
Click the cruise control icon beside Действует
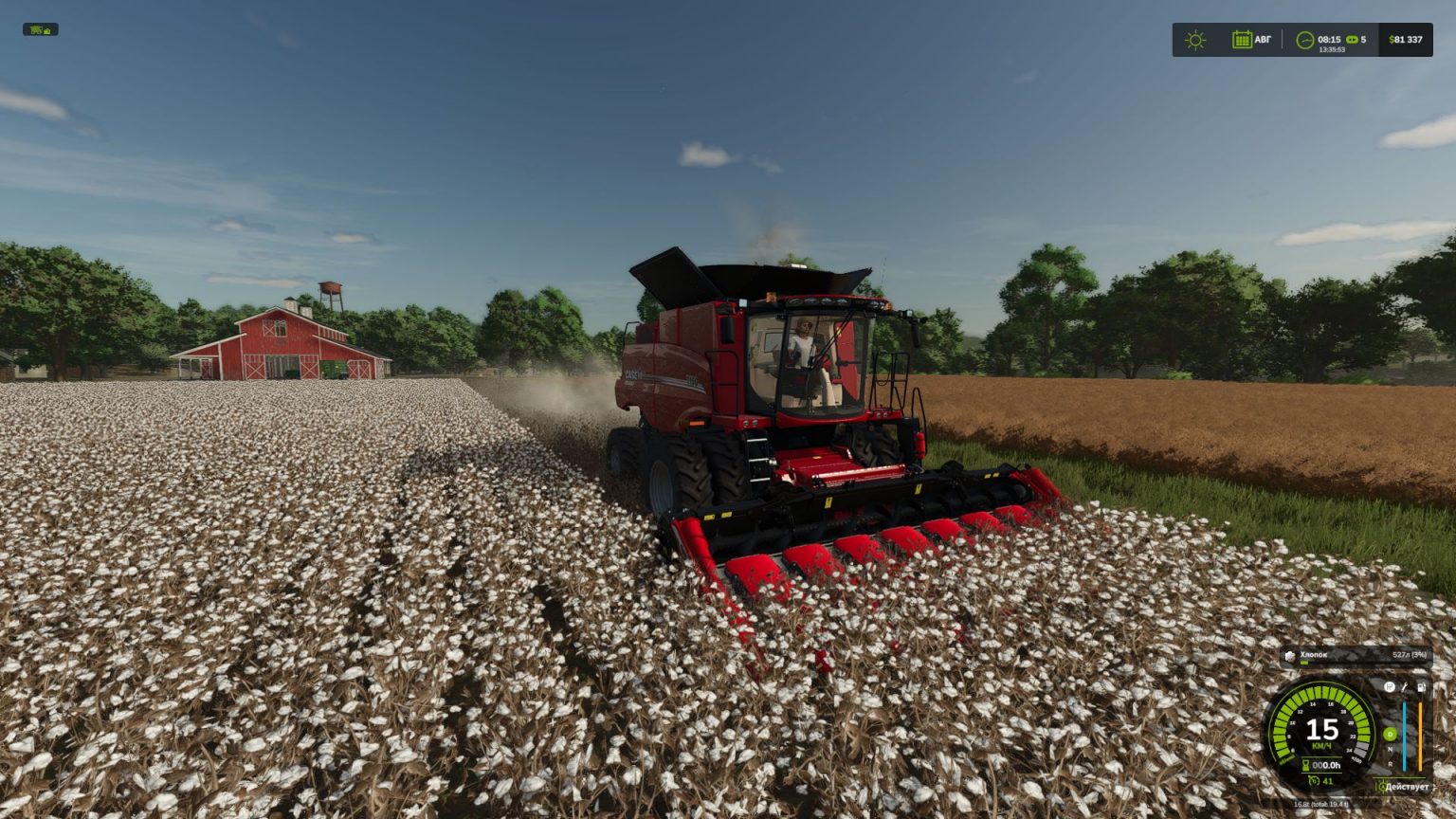[1383, 787]
